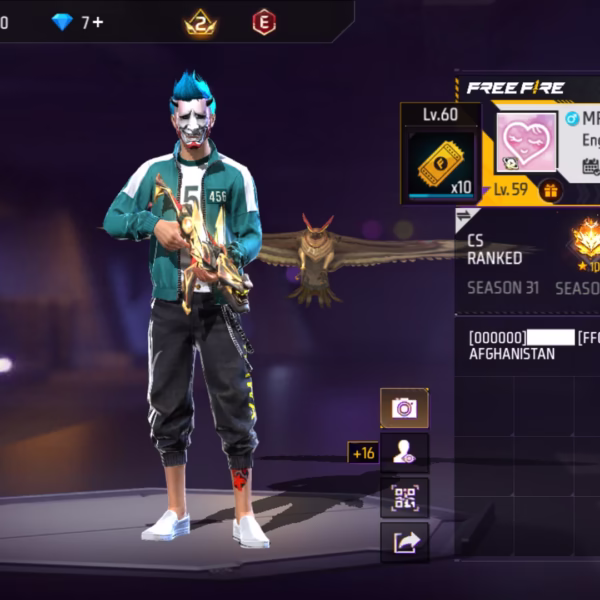Viewport: 600px width, 600px height.
Task: Tap the red hexagon E badge
Action: tap(264, 22)
